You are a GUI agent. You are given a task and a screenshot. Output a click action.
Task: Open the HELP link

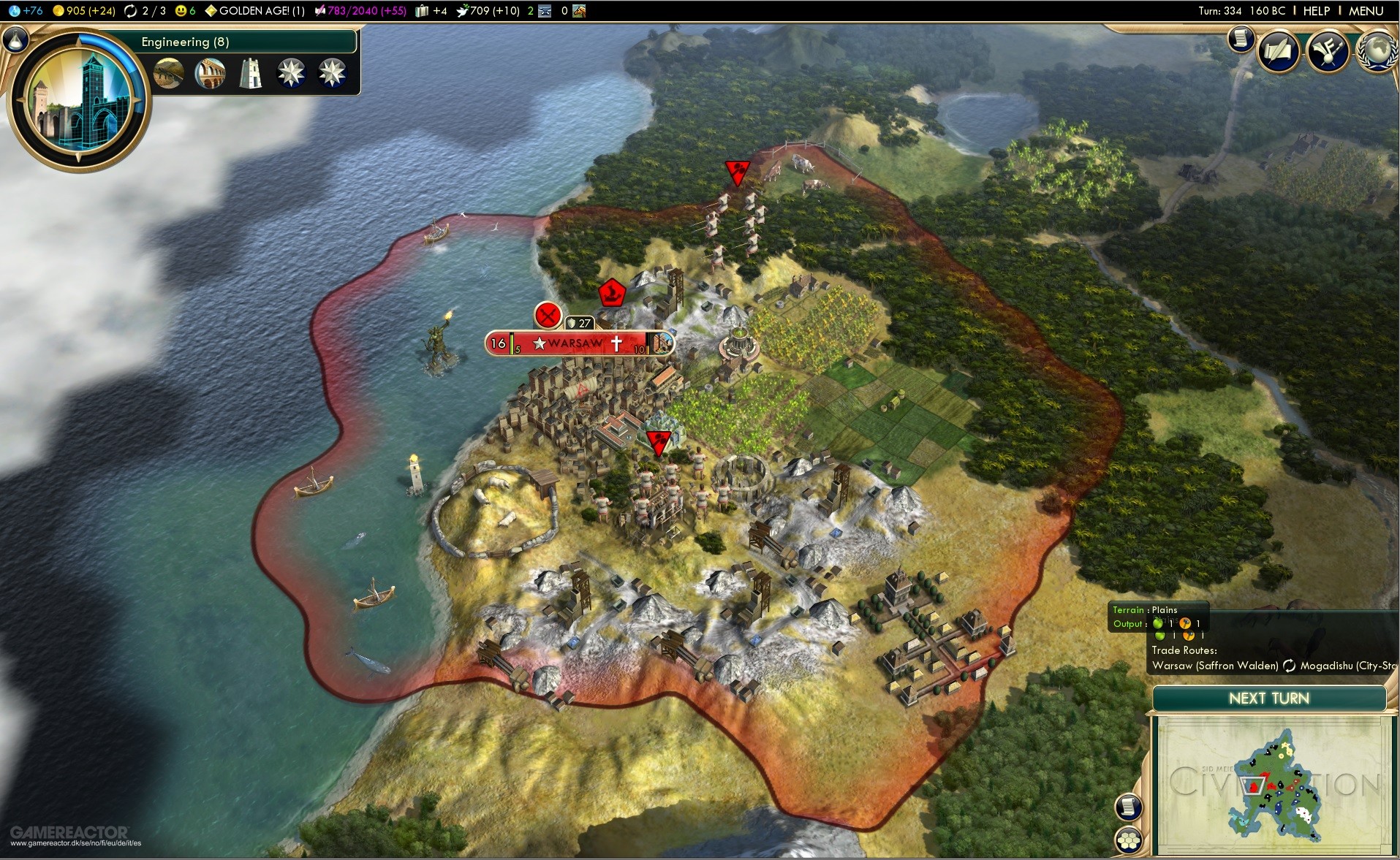[x=1316, y=11]
